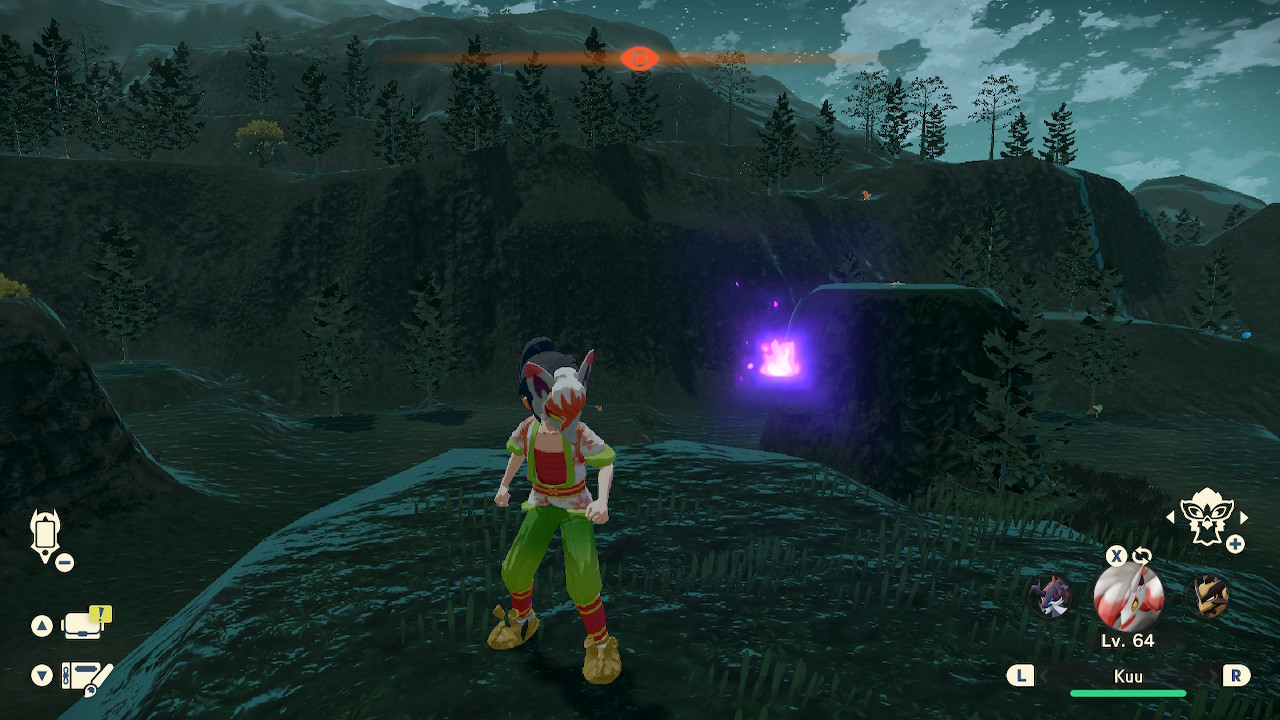Choose the tan Pokémon portrait right of Kuu
This screenshot has width=1280, height=720.
[x=1209, y=597]
